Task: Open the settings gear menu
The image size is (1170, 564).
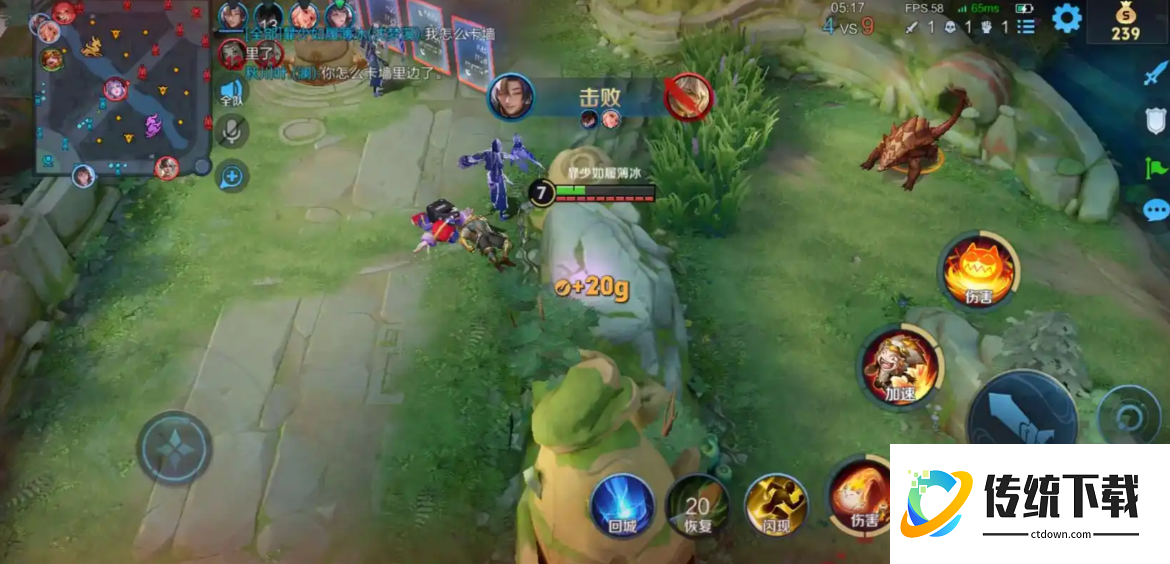Action: pos(1067,18)
